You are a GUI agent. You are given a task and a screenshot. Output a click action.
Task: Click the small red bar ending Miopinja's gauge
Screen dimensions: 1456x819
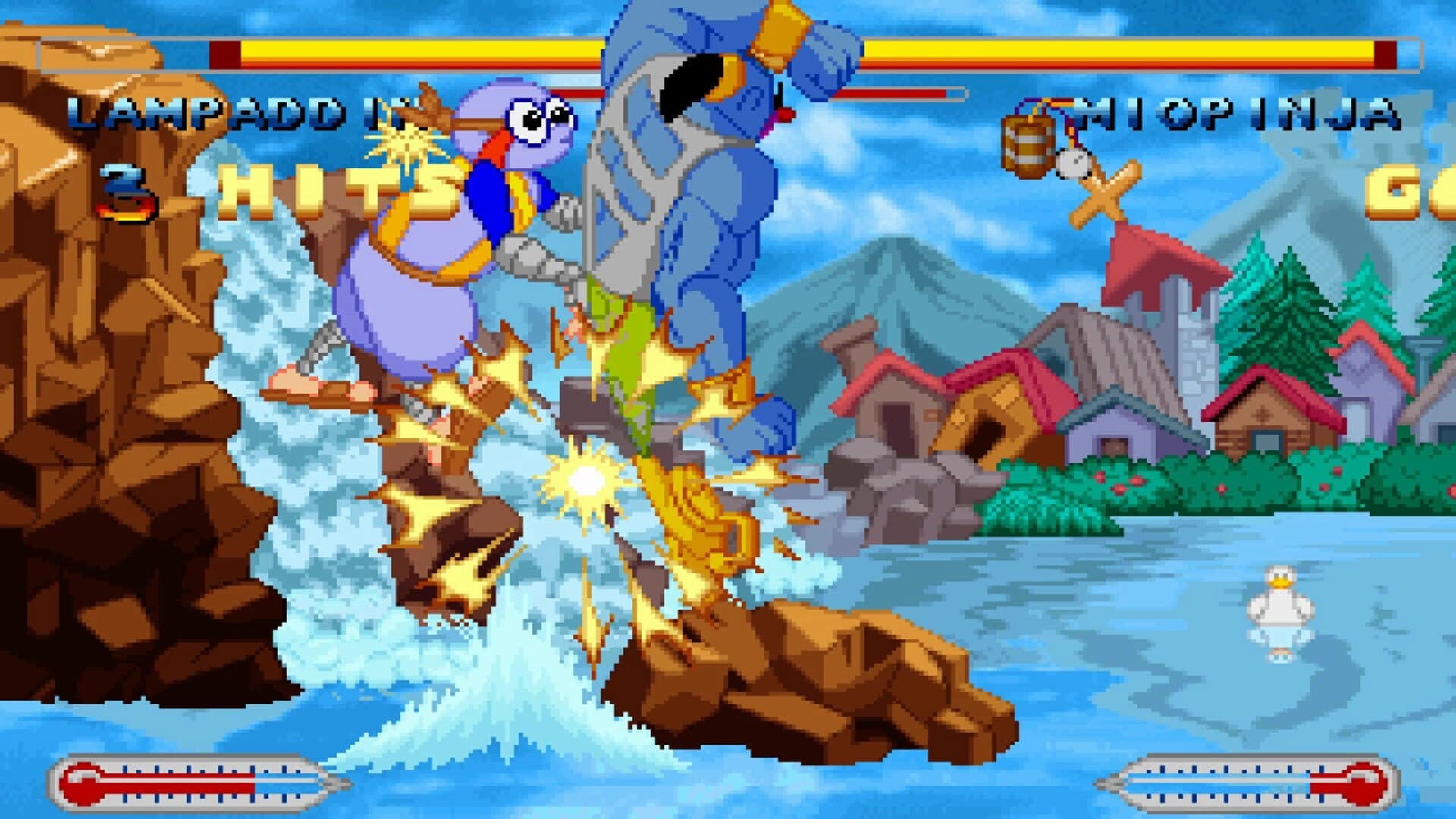tap(1385, 53)
